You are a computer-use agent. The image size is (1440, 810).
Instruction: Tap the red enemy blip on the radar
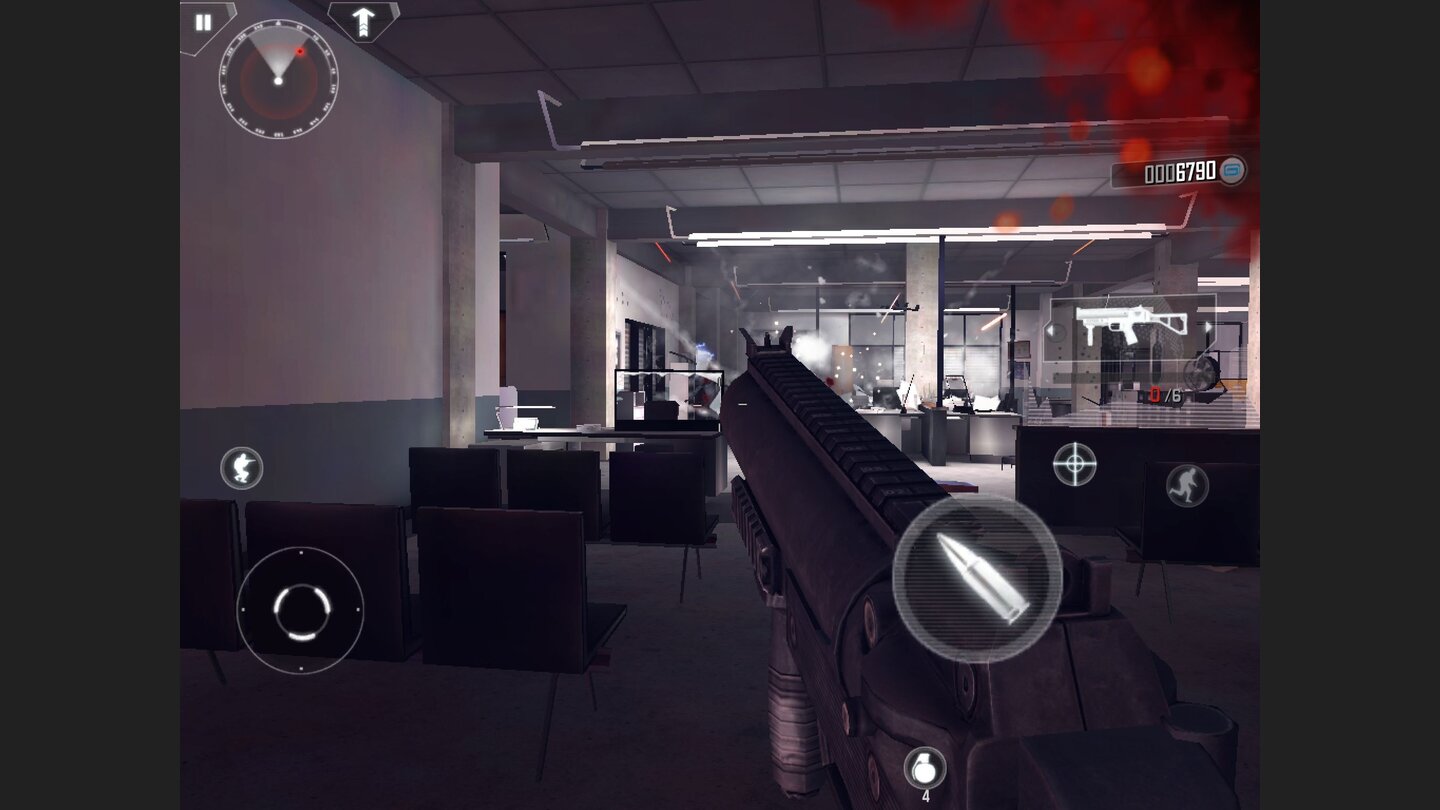click(x=300, y=51)
